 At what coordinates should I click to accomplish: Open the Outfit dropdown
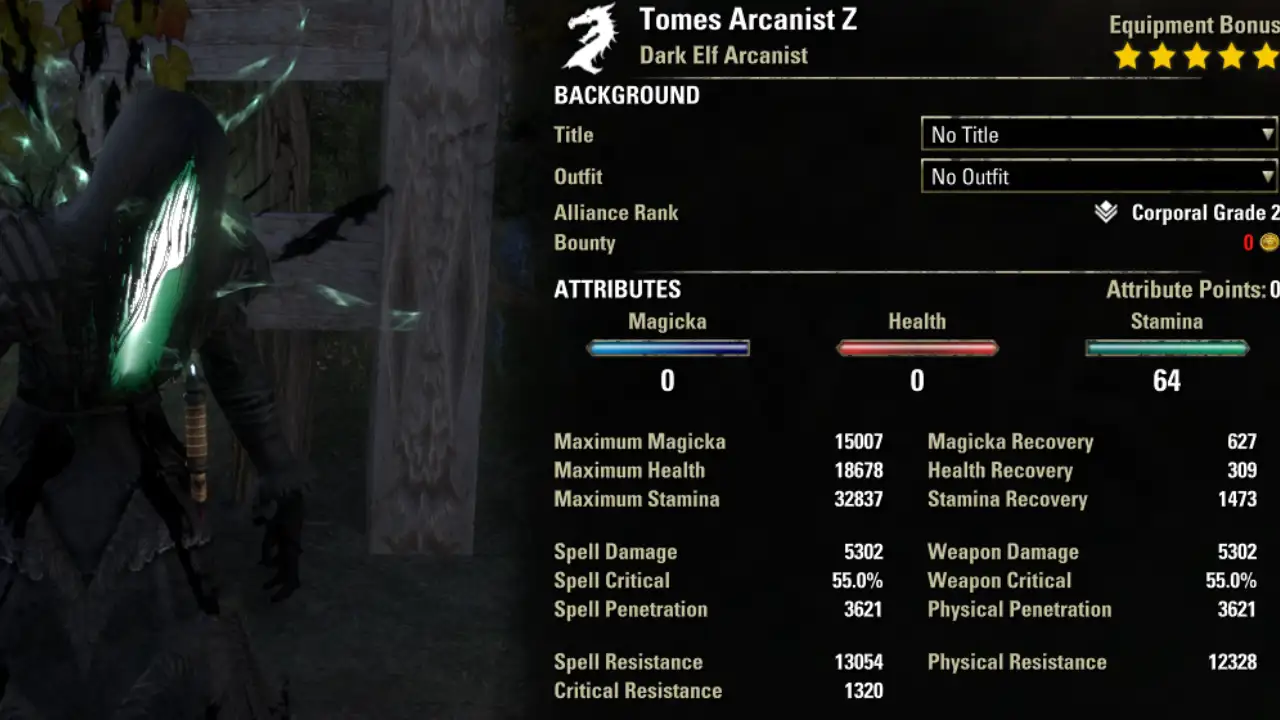click(x=1099, y=177)
